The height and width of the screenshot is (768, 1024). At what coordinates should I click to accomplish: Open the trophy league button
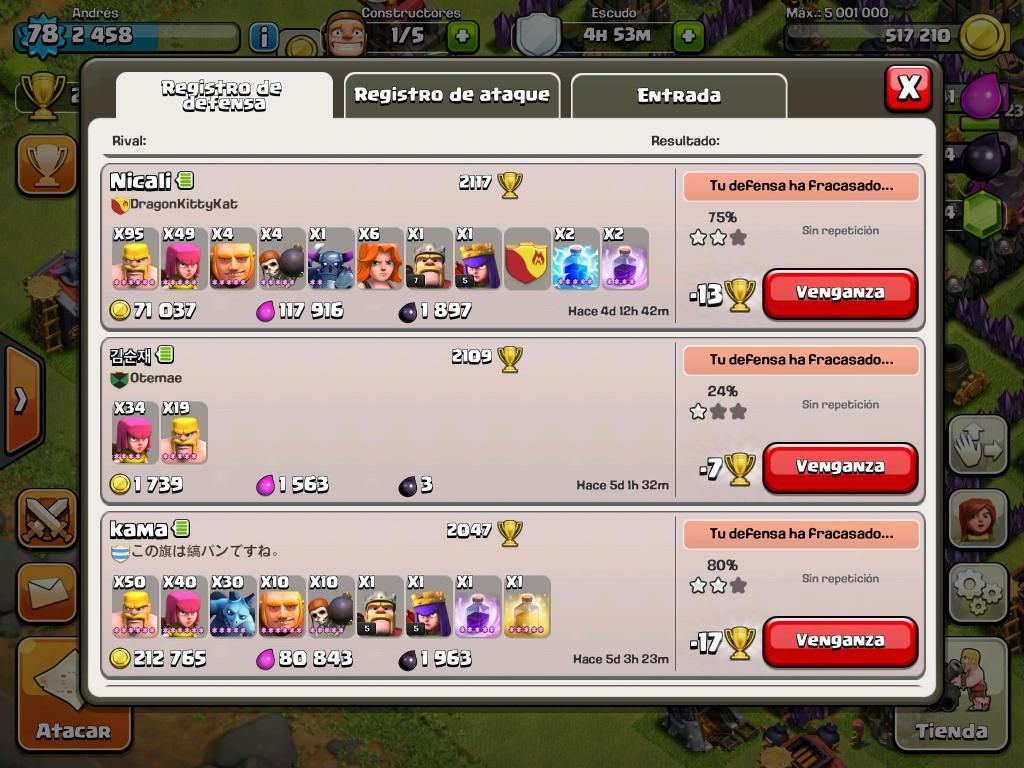[46, 165]
